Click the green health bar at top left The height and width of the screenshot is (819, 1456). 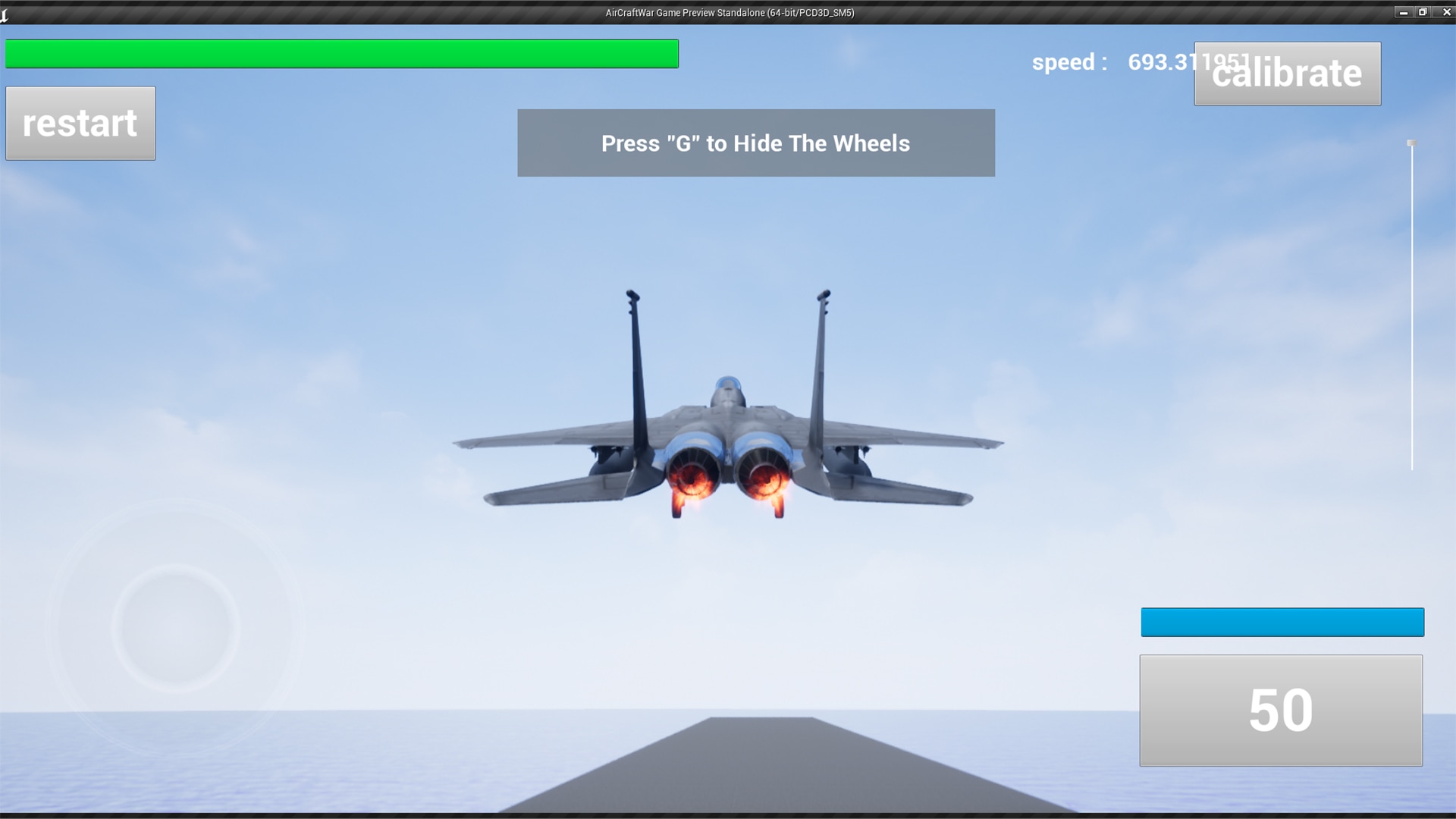coord(341,54)
